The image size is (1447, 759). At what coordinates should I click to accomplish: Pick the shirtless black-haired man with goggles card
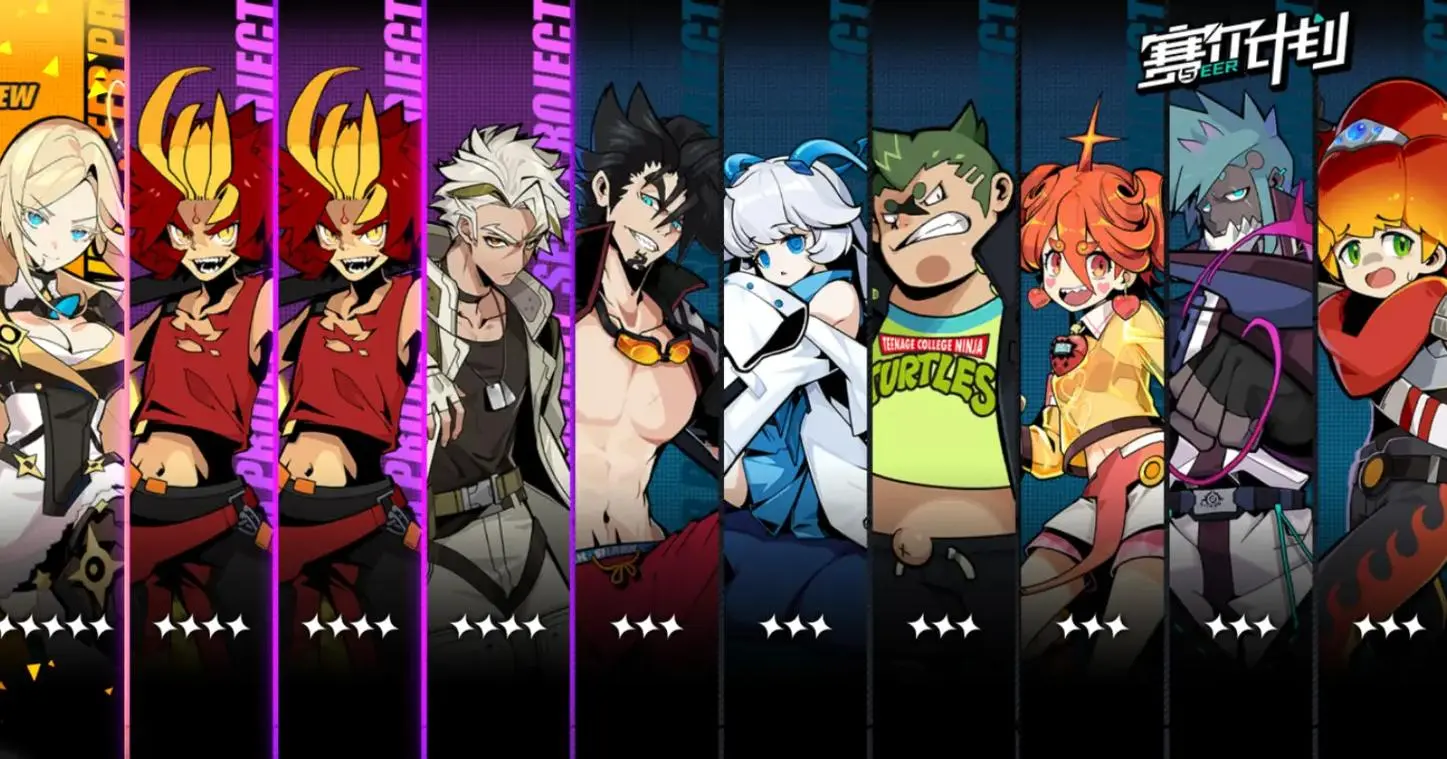(x=646, y=380)
